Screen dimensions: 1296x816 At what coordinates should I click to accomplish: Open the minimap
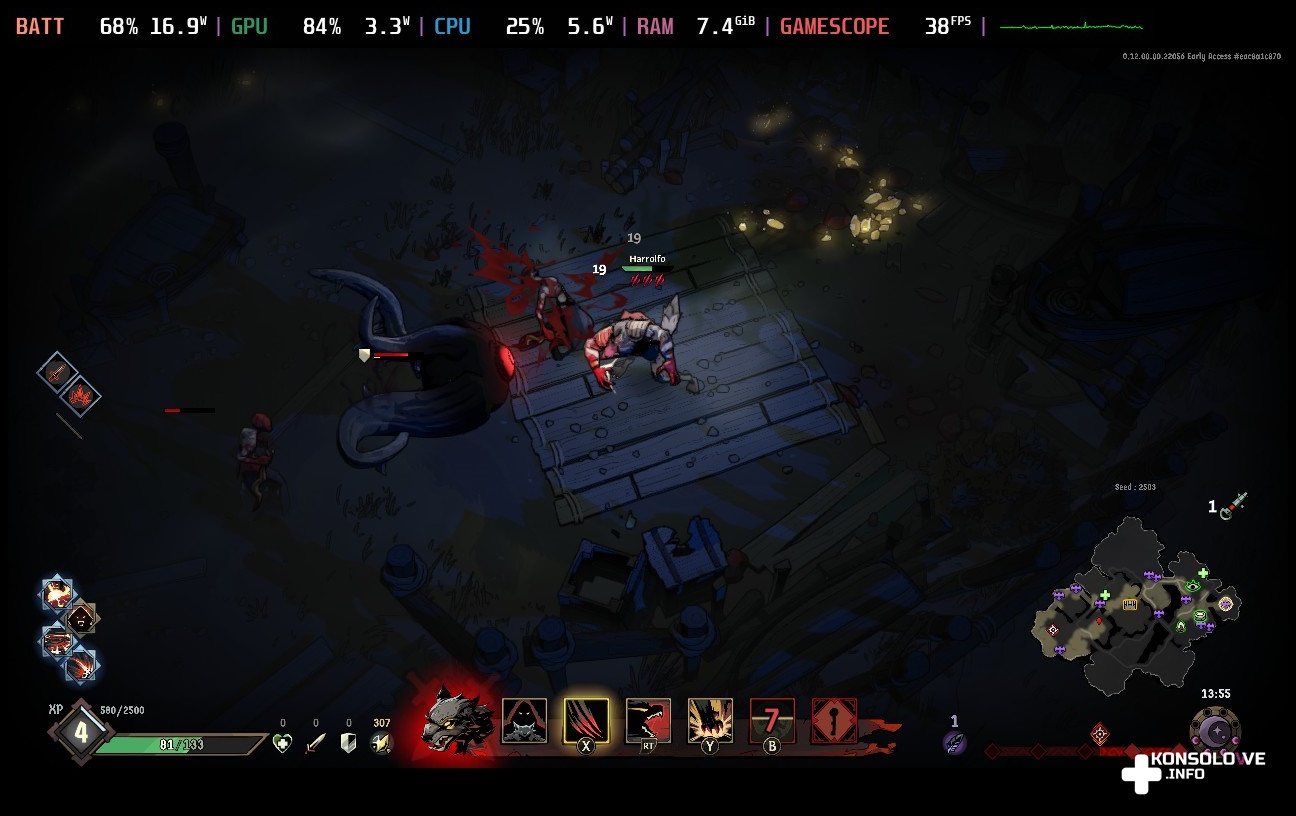1135,610
